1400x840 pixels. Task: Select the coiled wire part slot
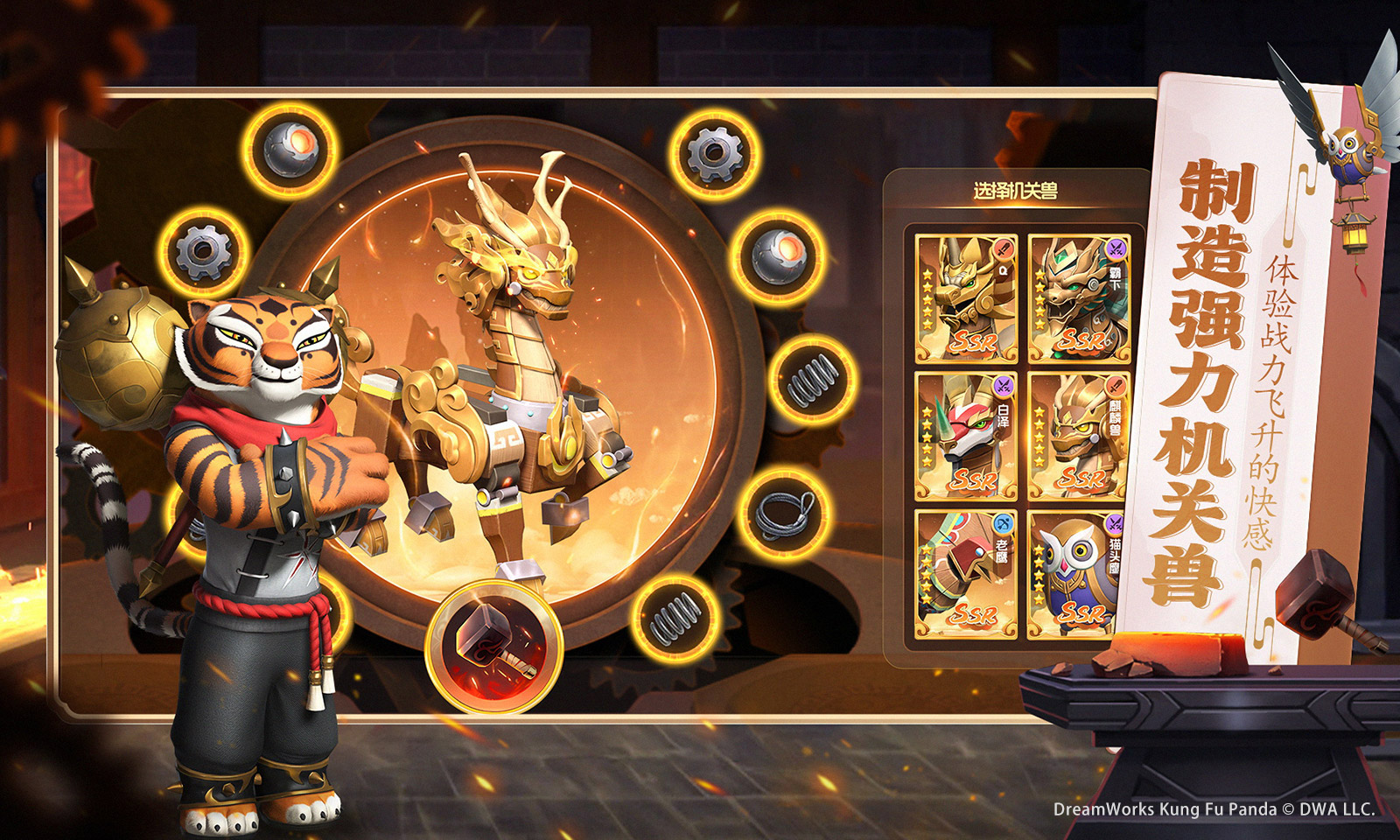pos(785,514)
